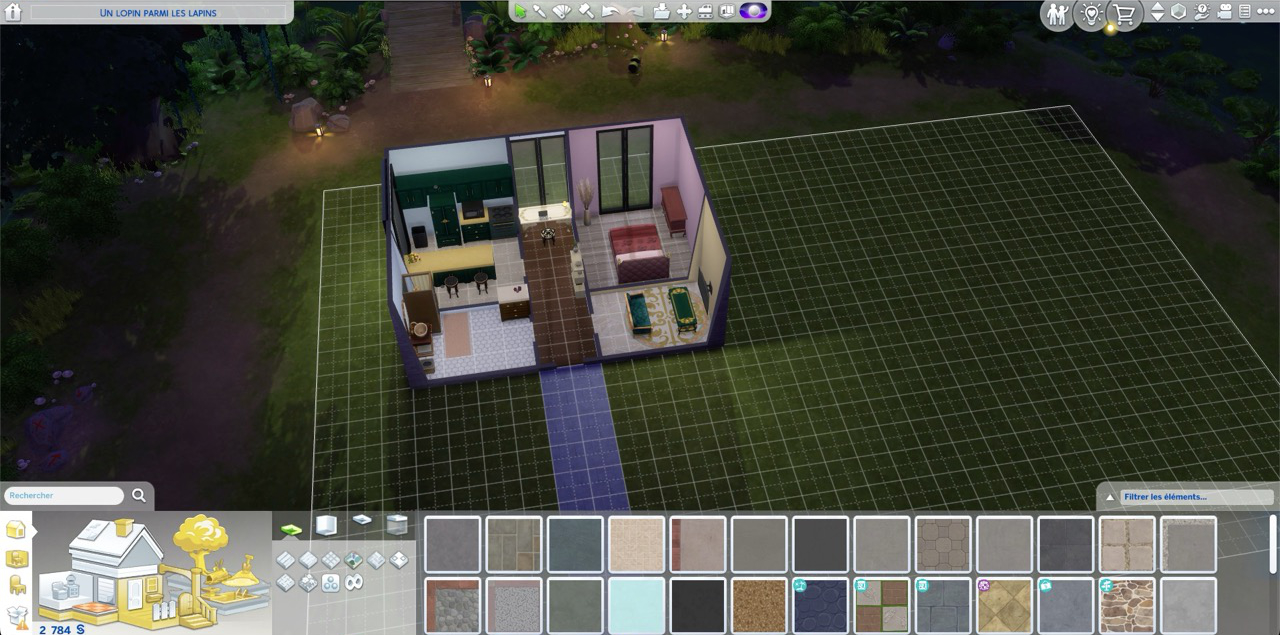Pick the eyedropper tool
1280x635 pixels.
pos(541,11)
